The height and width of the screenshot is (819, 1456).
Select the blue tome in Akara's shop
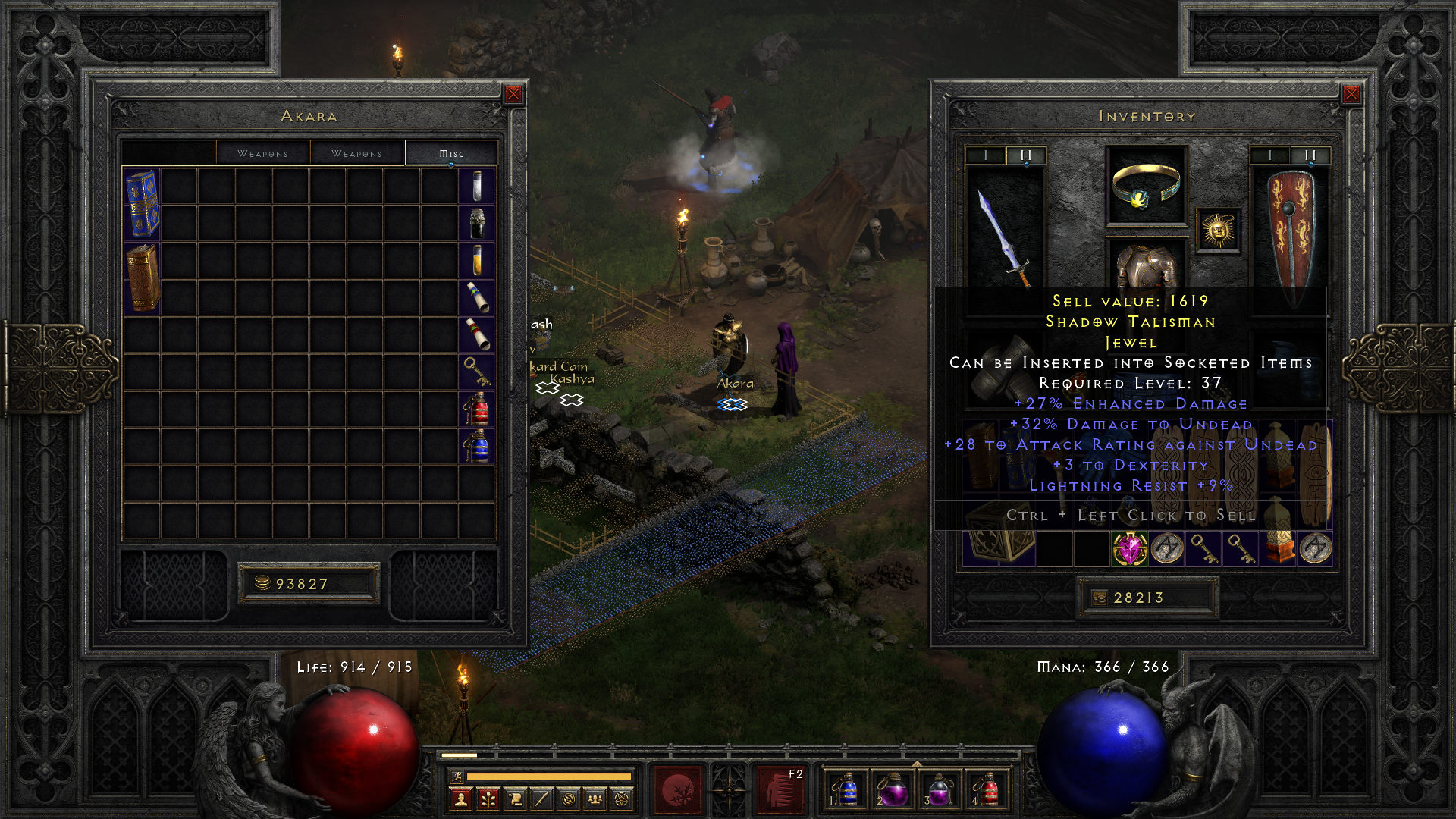point(142,203)
